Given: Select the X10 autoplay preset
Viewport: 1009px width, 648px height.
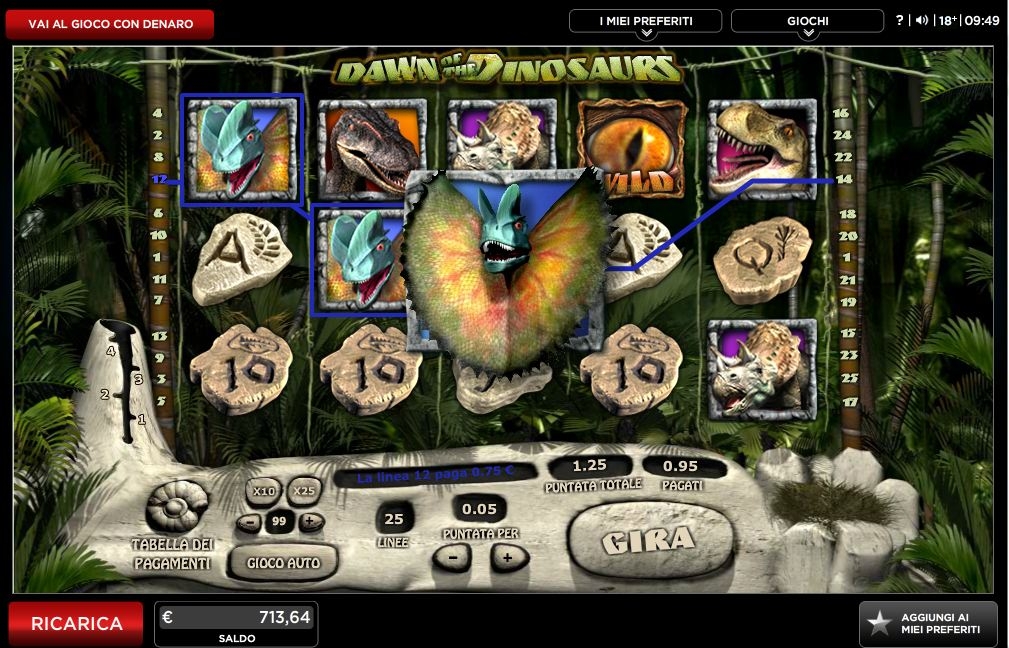Looking at the screenshot, I should 264,491.
